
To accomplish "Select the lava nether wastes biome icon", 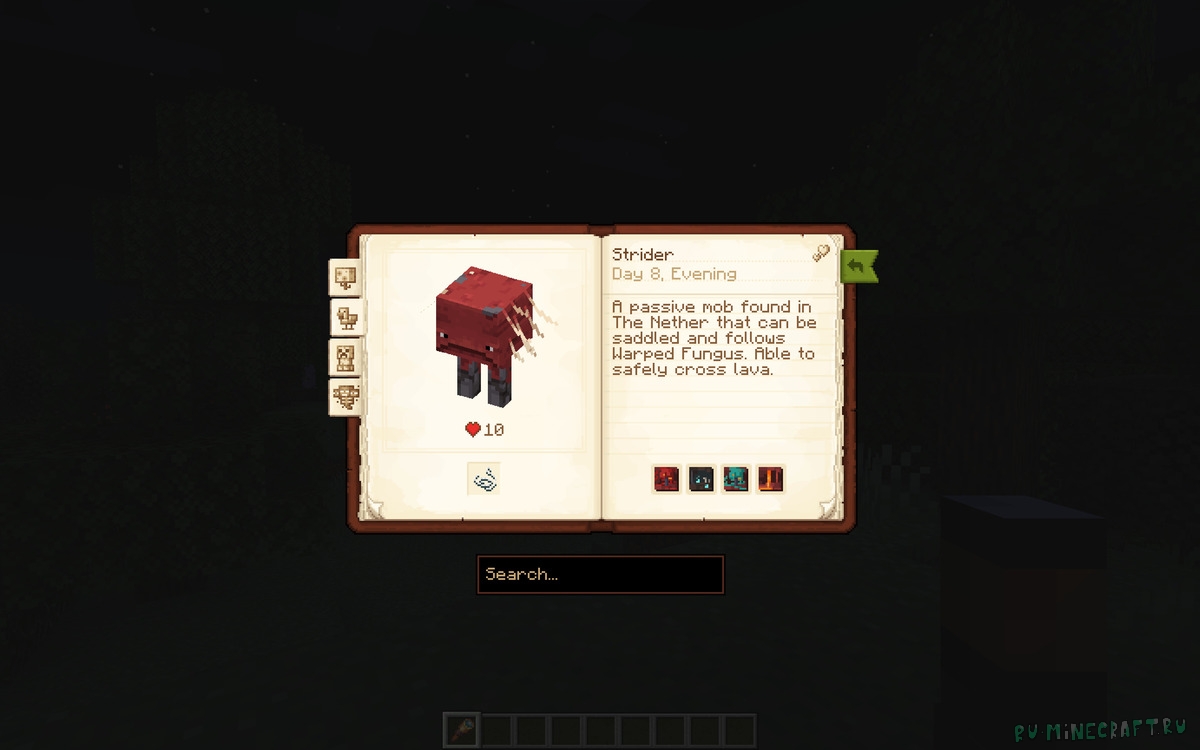I will pos(770,479).
